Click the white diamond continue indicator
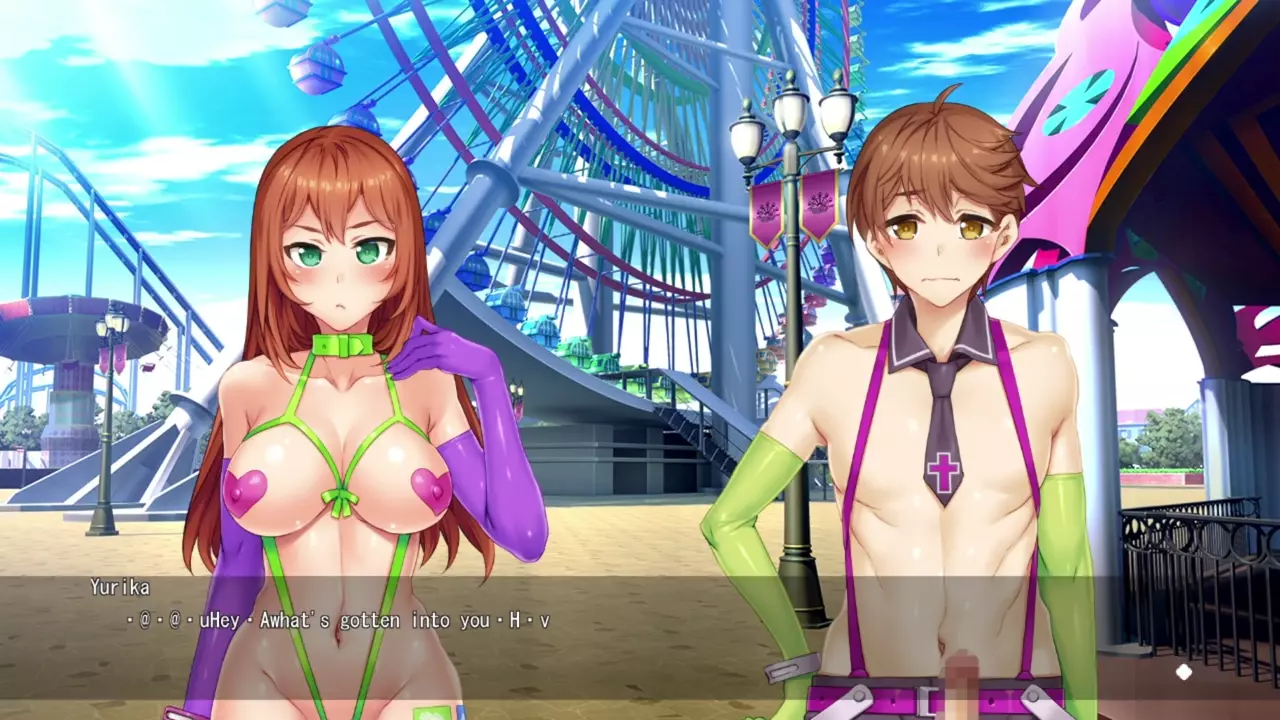The image size is (1280, 720). [1184, 673]
